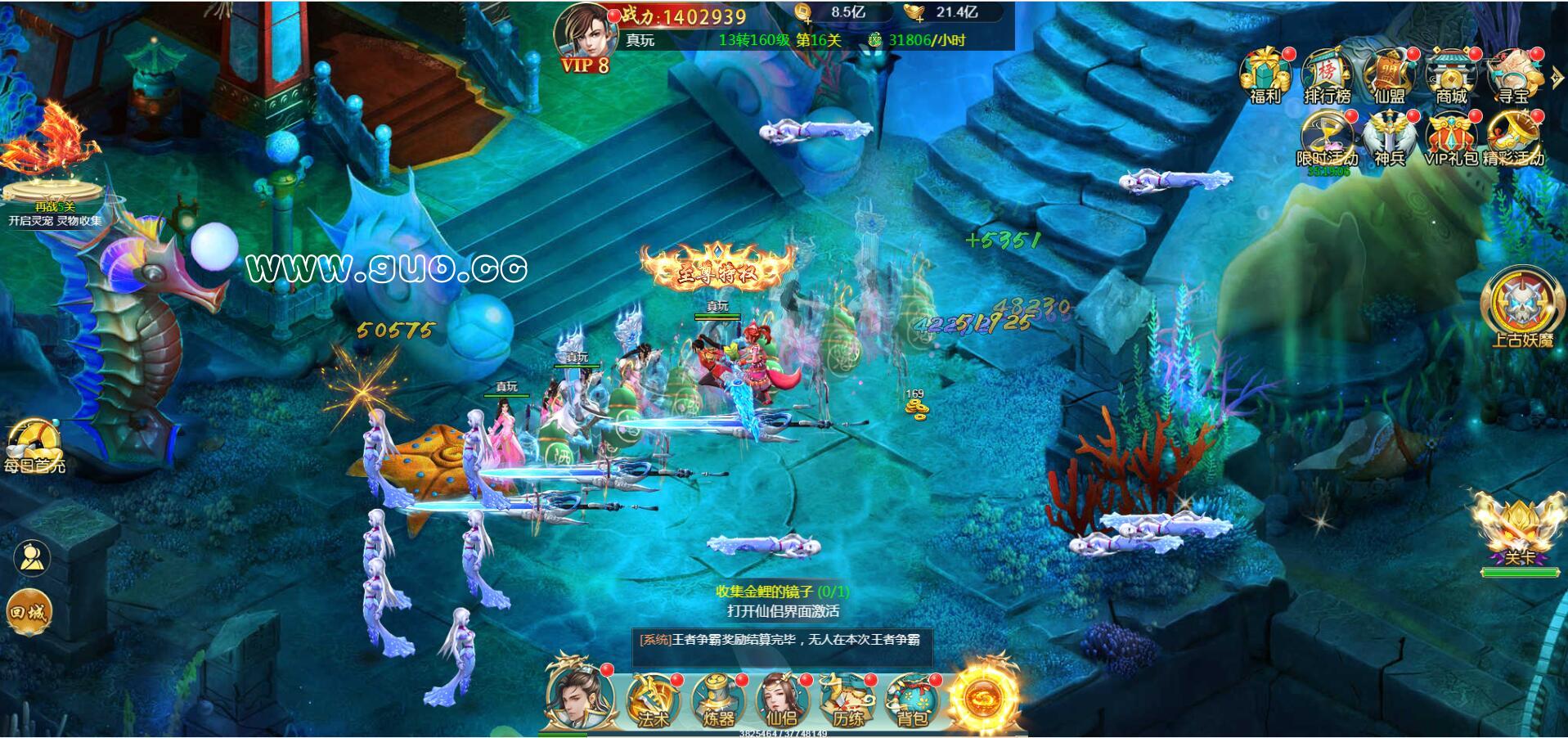Open the 限时活动 limited-time event
The height and width of the screenshot is (738, 1568).
point(1327,139)
